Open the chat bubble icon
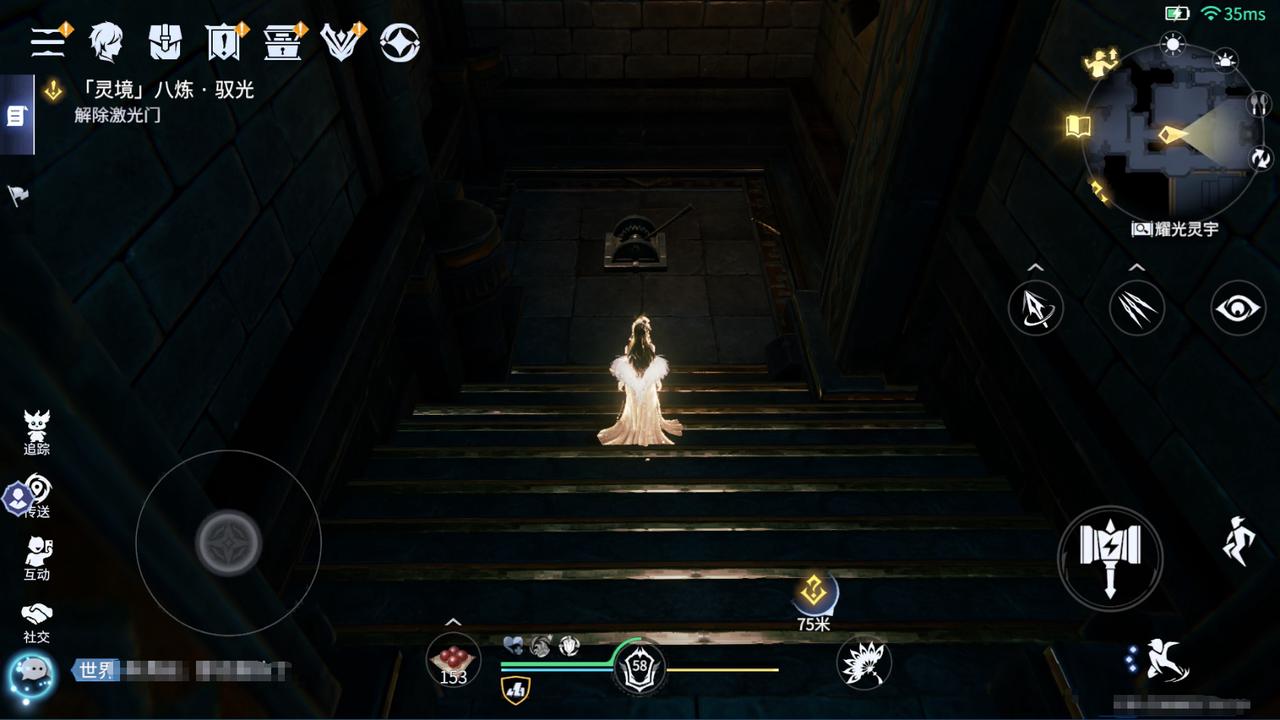This screenshot has height=720, width=1280. coord(31,671)
